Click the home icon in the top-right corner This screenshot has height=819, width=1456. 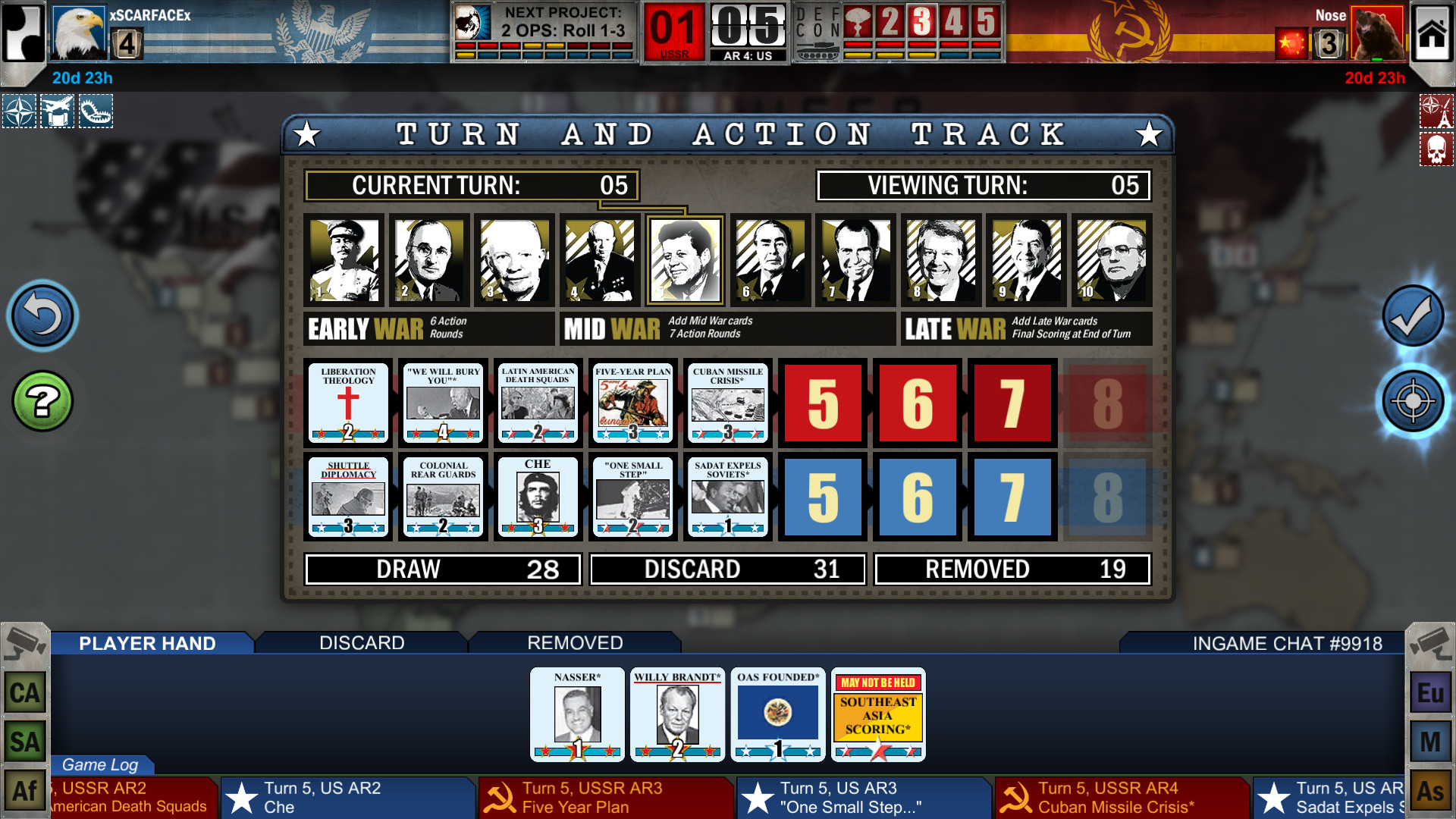1431,33
